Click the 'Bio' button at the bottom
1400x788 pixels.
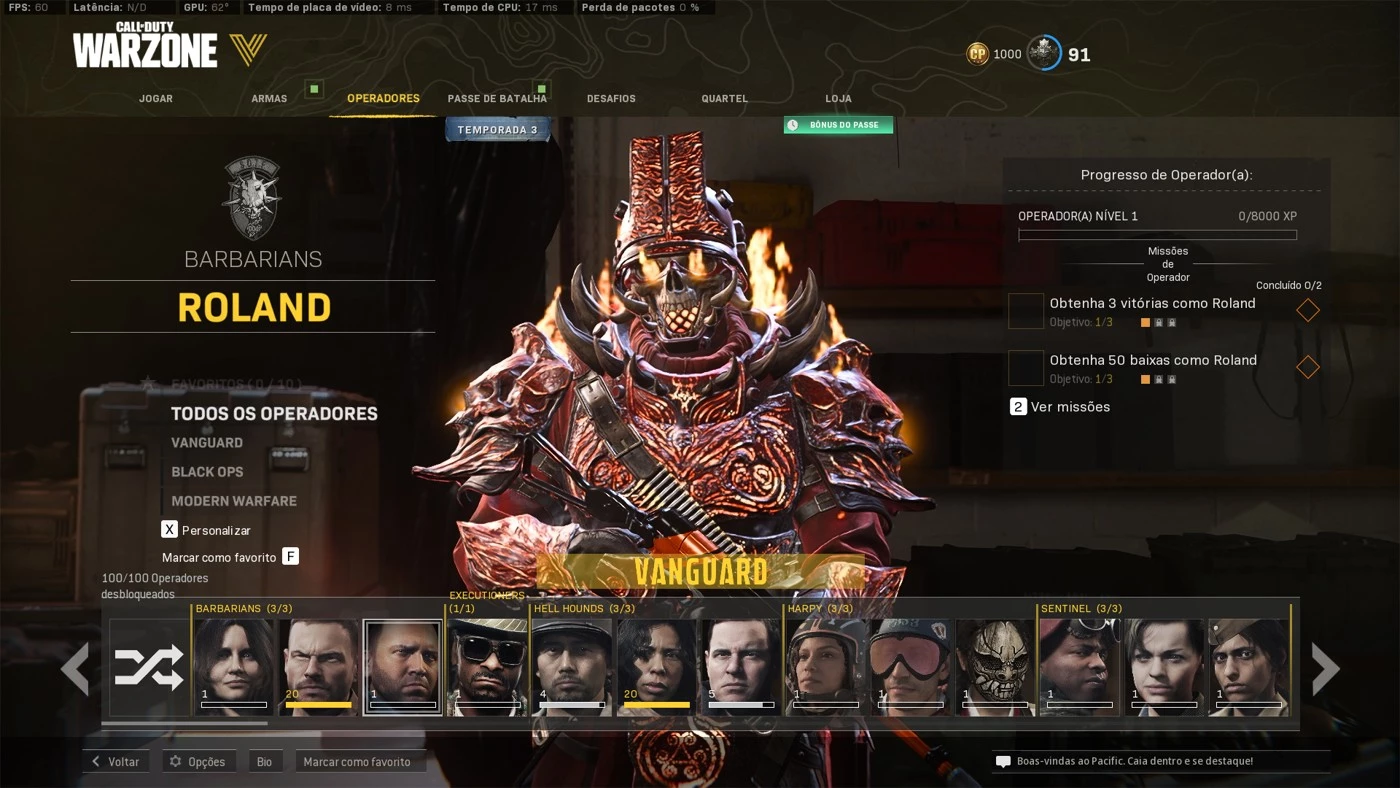pyautogui.click(x=265, y=761)
